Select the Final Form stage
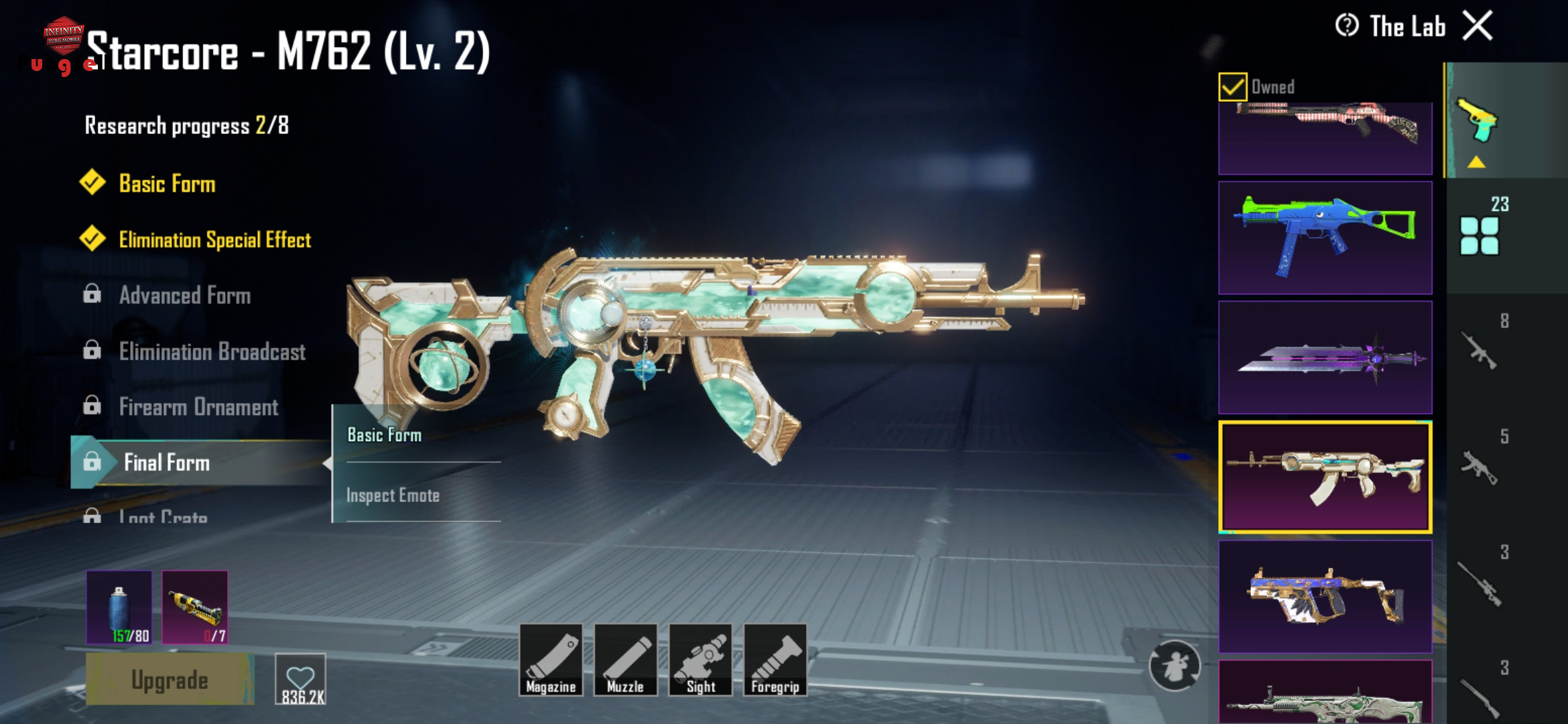Screen dimensions: 1568x724 coord(167,463)
